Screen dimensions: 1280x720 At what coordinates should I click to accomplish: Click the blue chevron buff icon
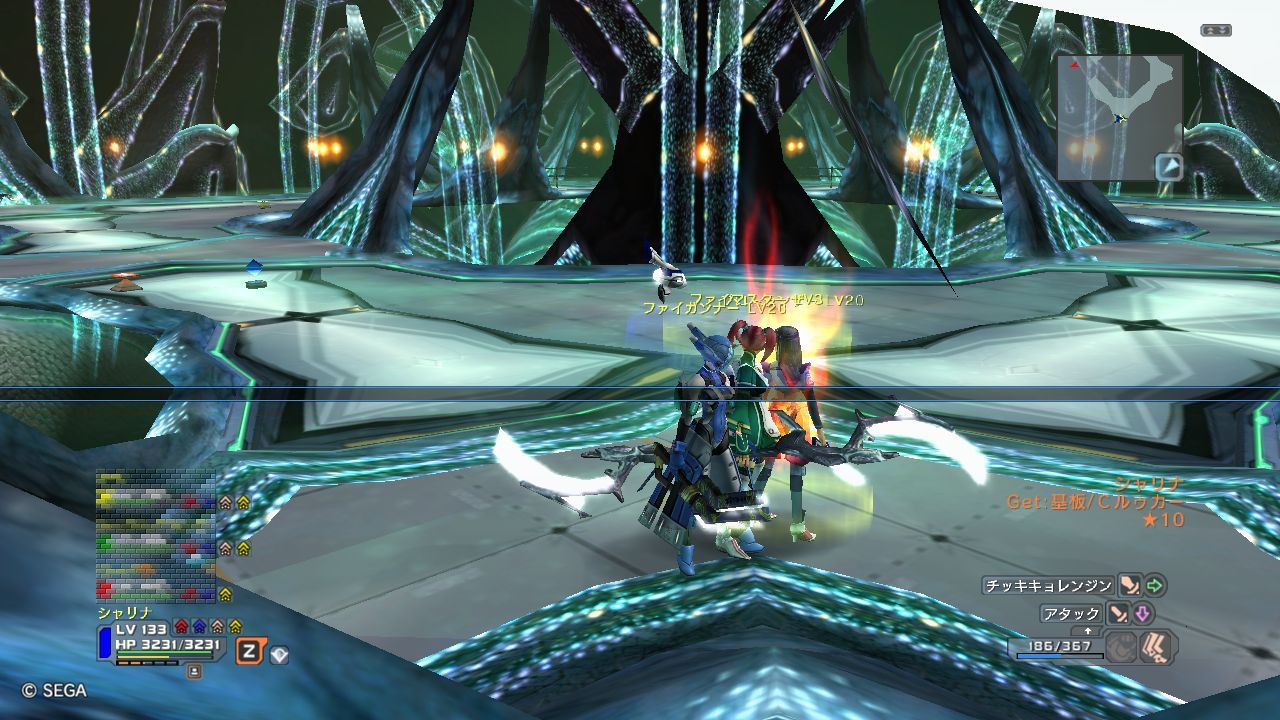(x=199, y=627)
